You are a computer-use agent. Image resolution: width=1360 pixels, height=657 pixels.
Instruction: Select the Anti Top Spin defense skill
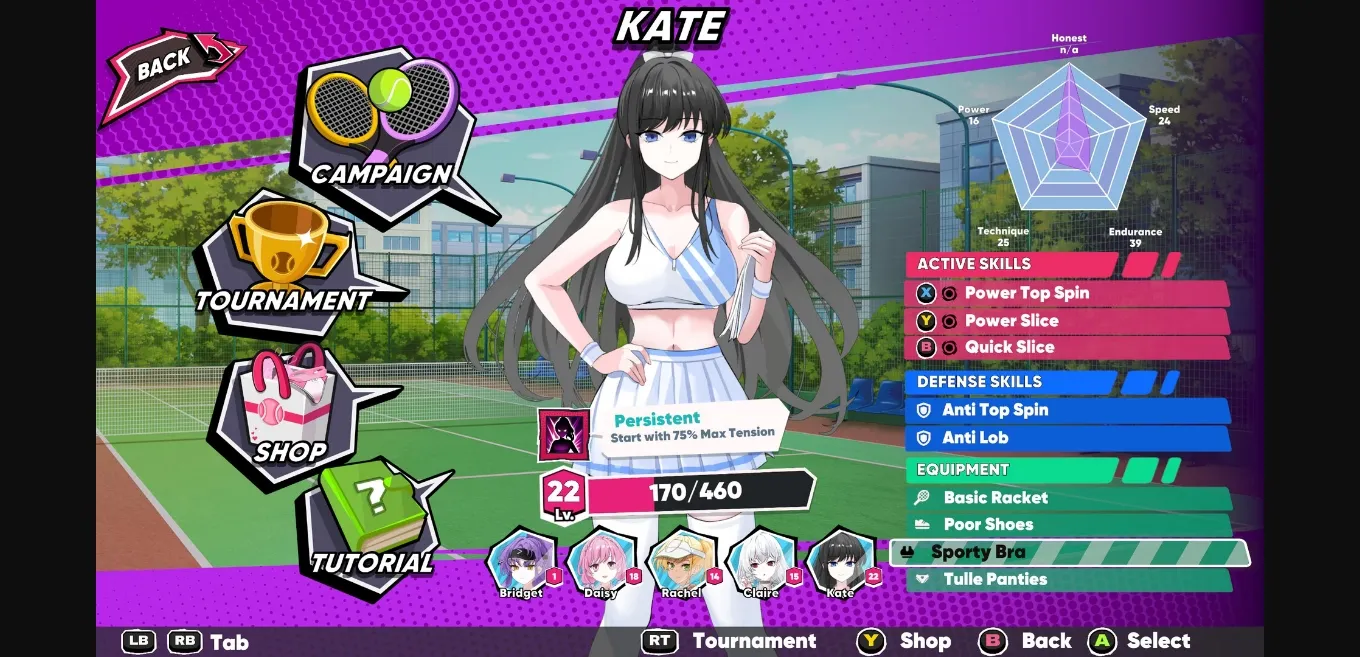click(x=1066, y=410)
